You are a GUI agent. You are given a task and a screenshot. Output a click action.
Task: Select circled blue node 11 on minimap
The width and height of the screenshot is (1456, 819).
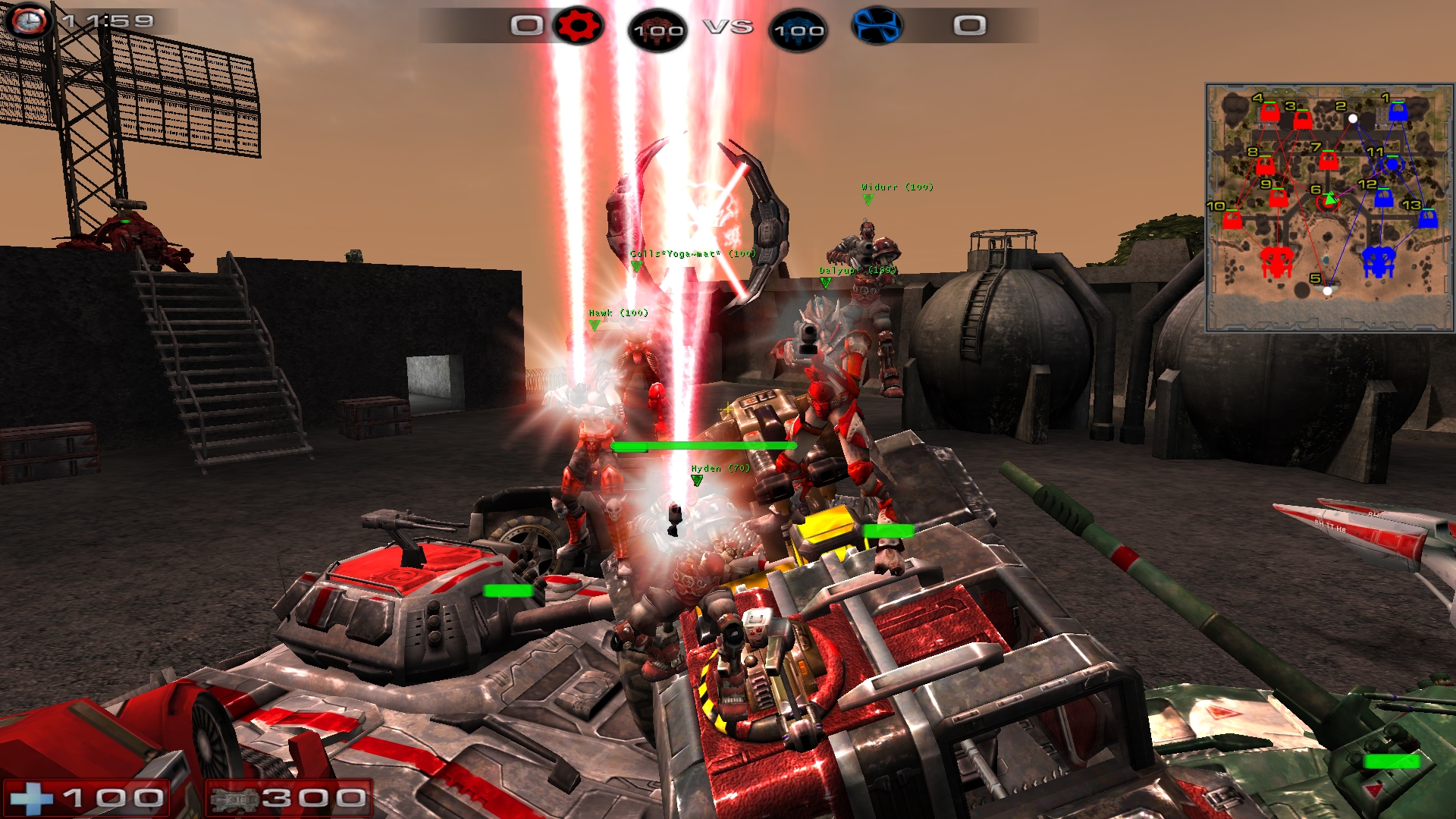(x=1392, y=164)
